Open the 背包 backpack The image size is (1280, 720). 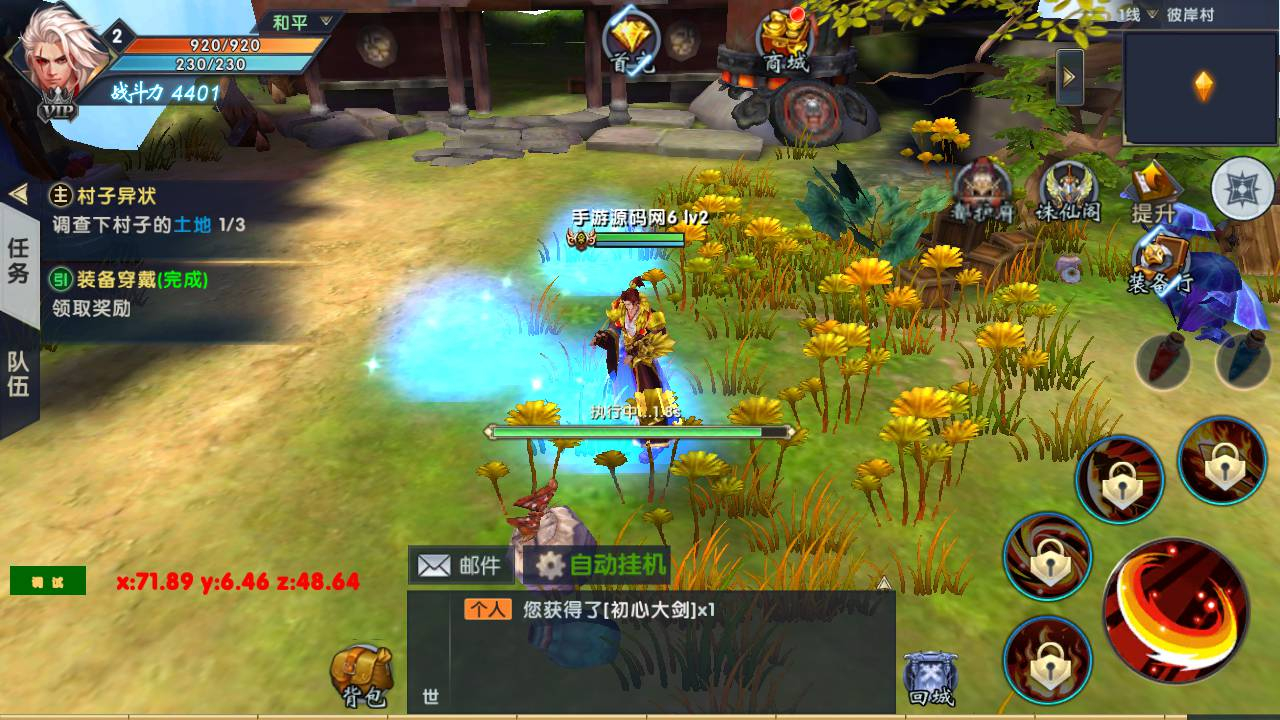362,676
